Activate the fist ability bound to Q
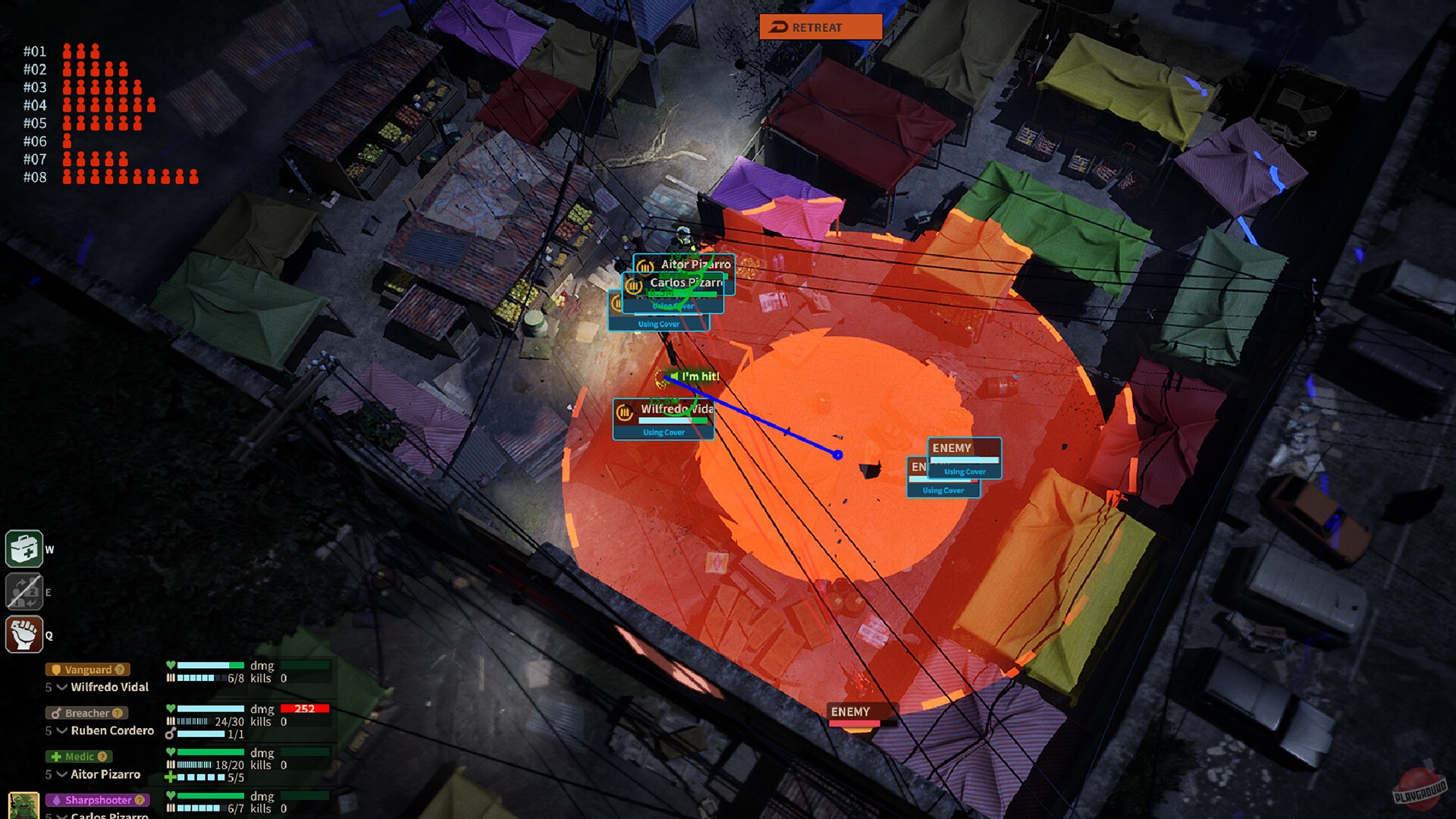This screenshot has height=819, width=1456. [x=25, y=635]
